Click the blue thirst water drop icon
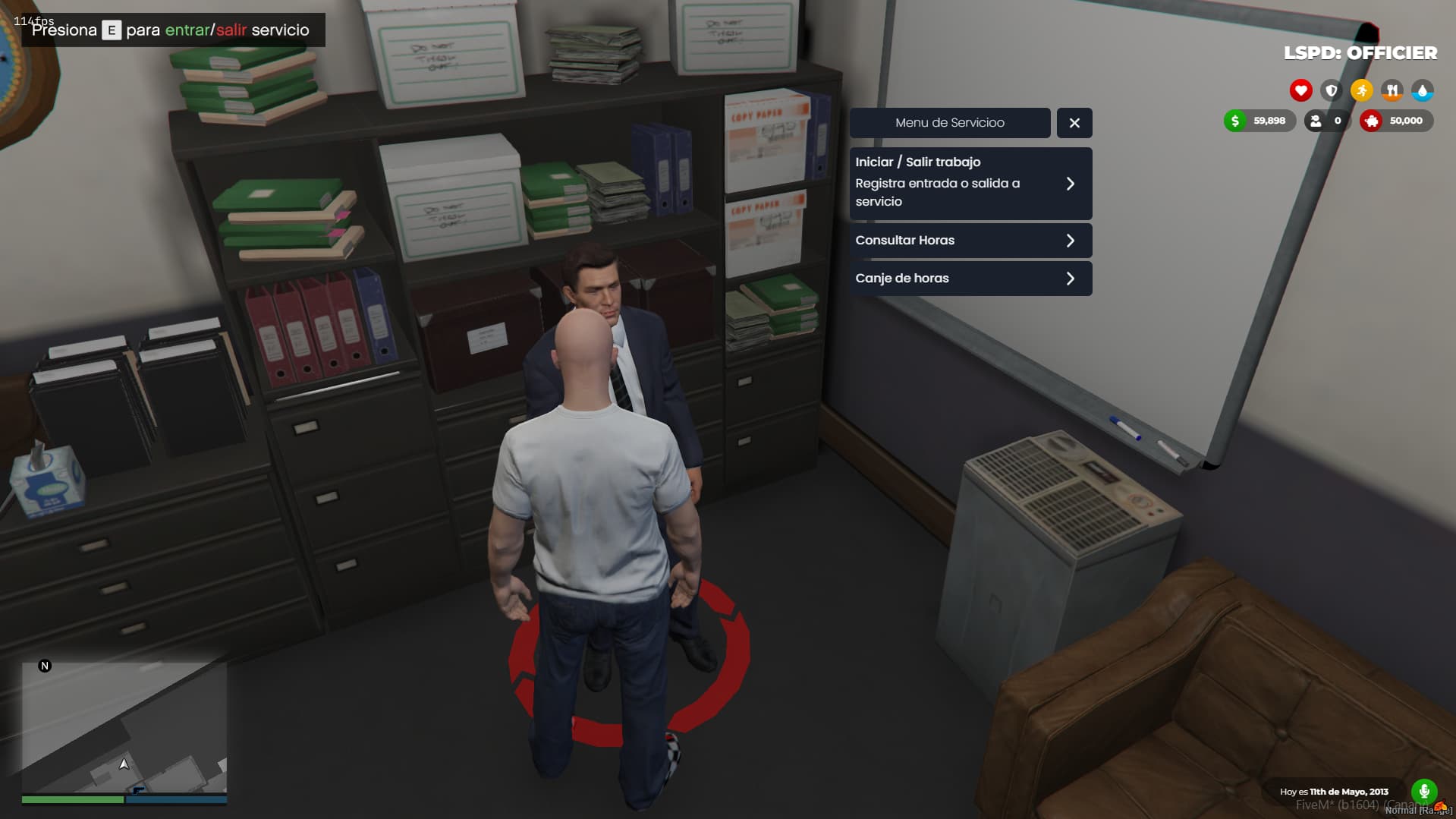 tap(1423, 90)
